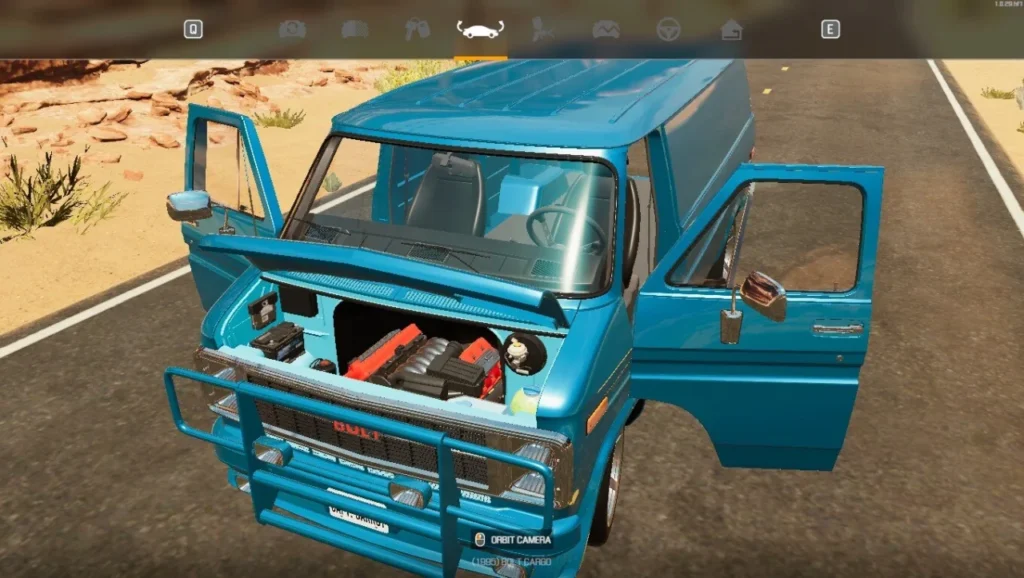
Task: Open the camera icon tab
Action: [x=292, y=29]
